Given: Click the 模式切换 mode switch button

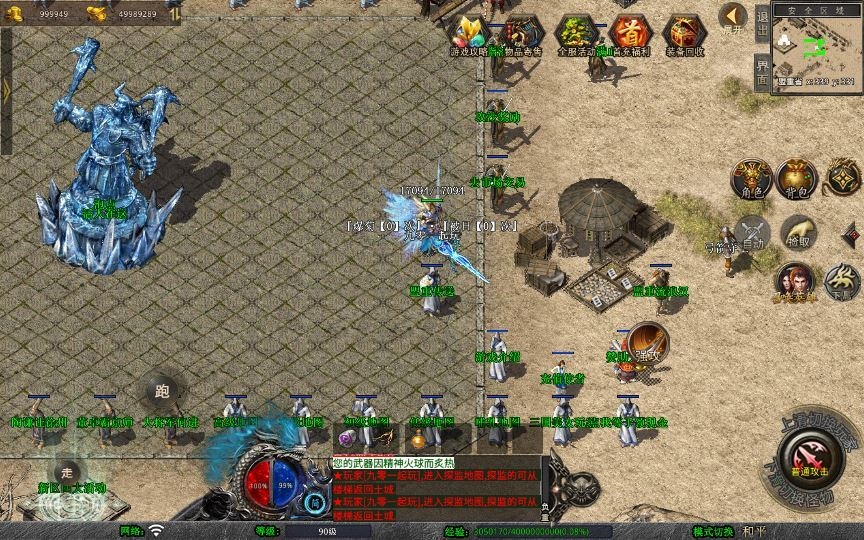Looking at the screenshot, I should coord(713,531).
